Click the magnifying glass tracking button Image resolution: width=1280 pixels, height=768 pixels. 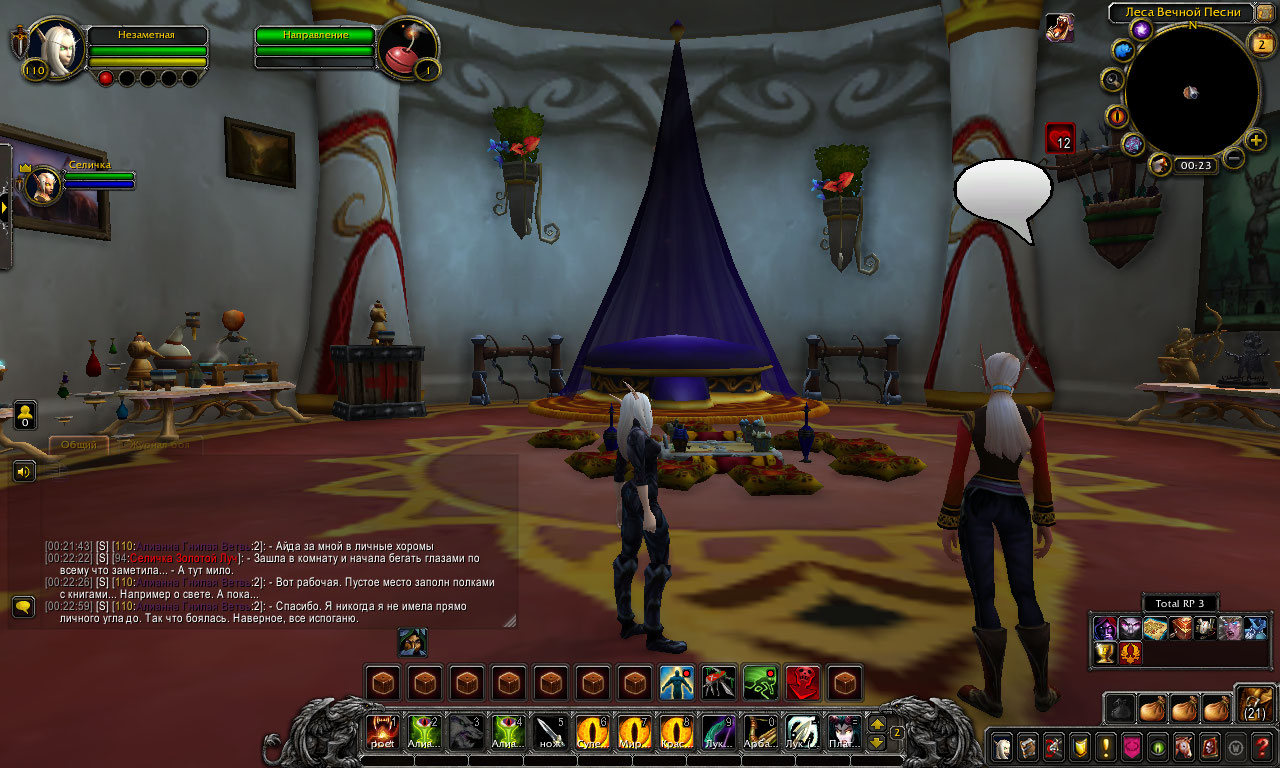[1112, 79]
